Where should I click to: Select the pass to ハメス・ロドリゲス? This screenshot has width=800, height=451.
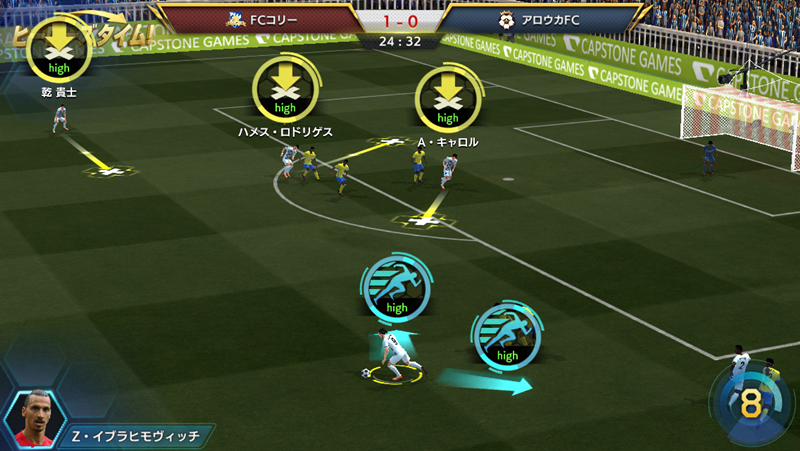[x=286, y=88]
